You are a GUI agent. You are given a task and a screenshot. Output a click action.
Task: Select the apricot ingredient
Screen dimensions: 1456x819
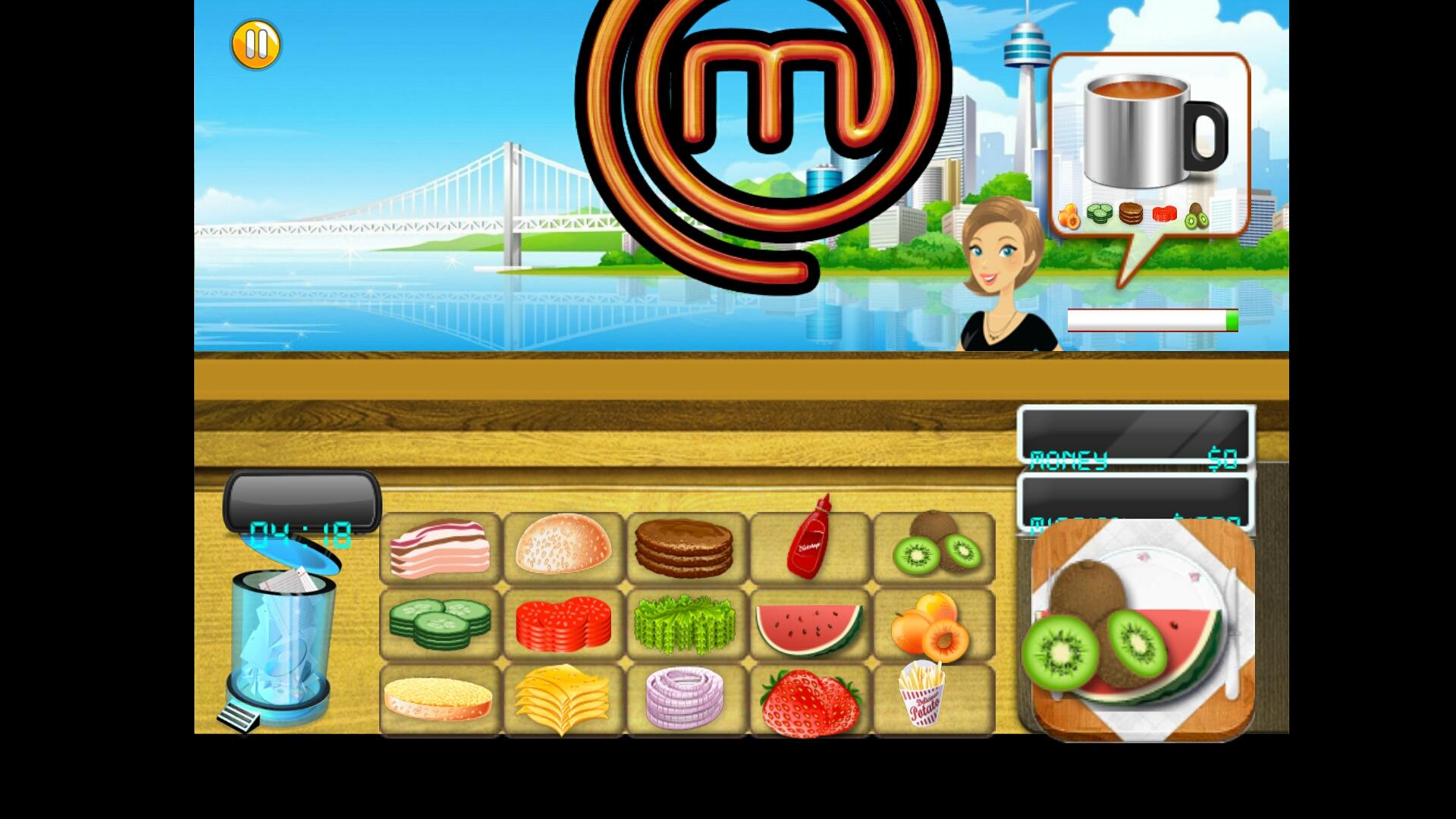click(x=934, y=623)
